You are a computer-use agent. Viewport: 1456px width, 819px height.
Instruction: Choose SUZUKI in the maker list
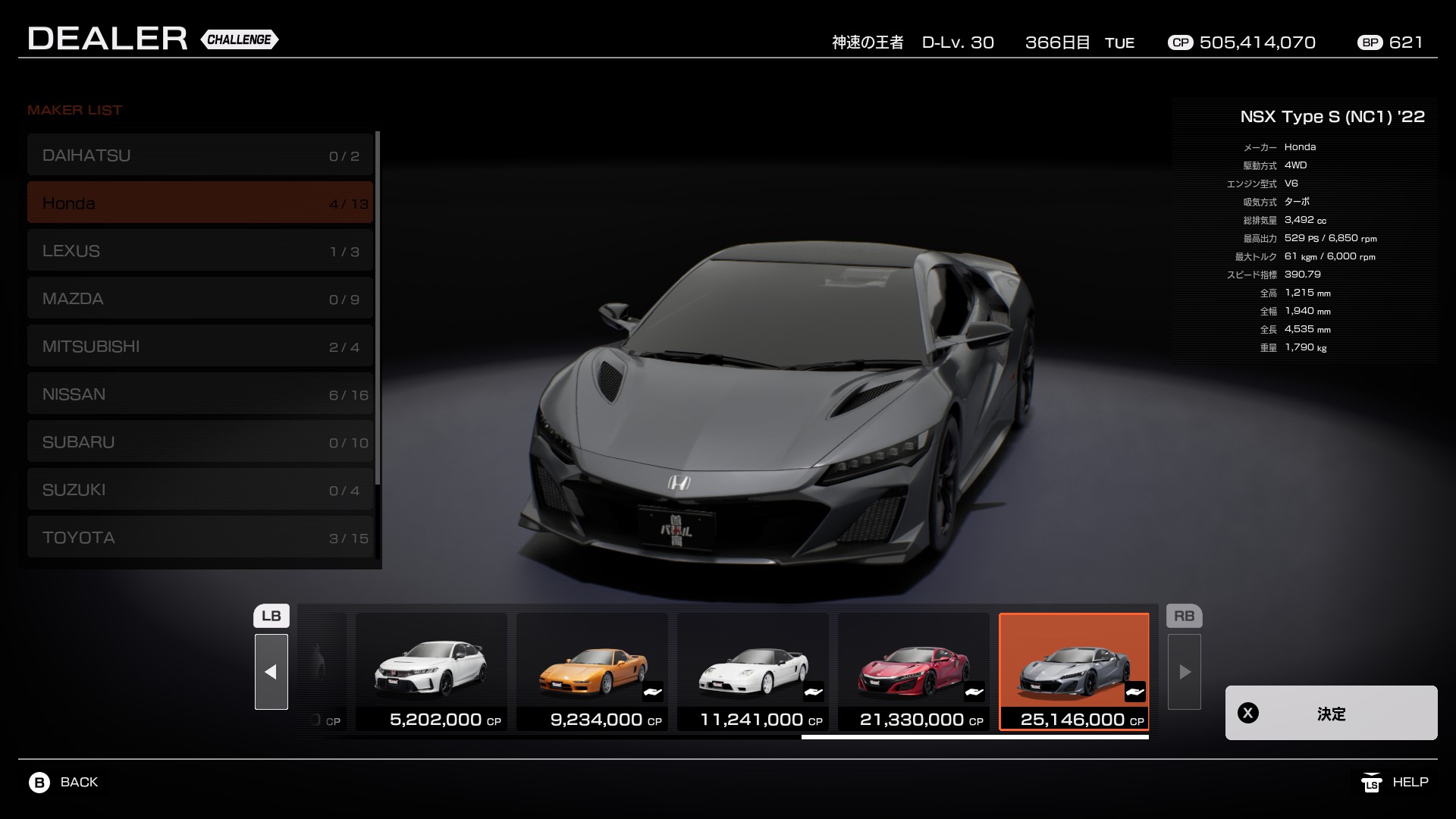(x=200, y=490)
